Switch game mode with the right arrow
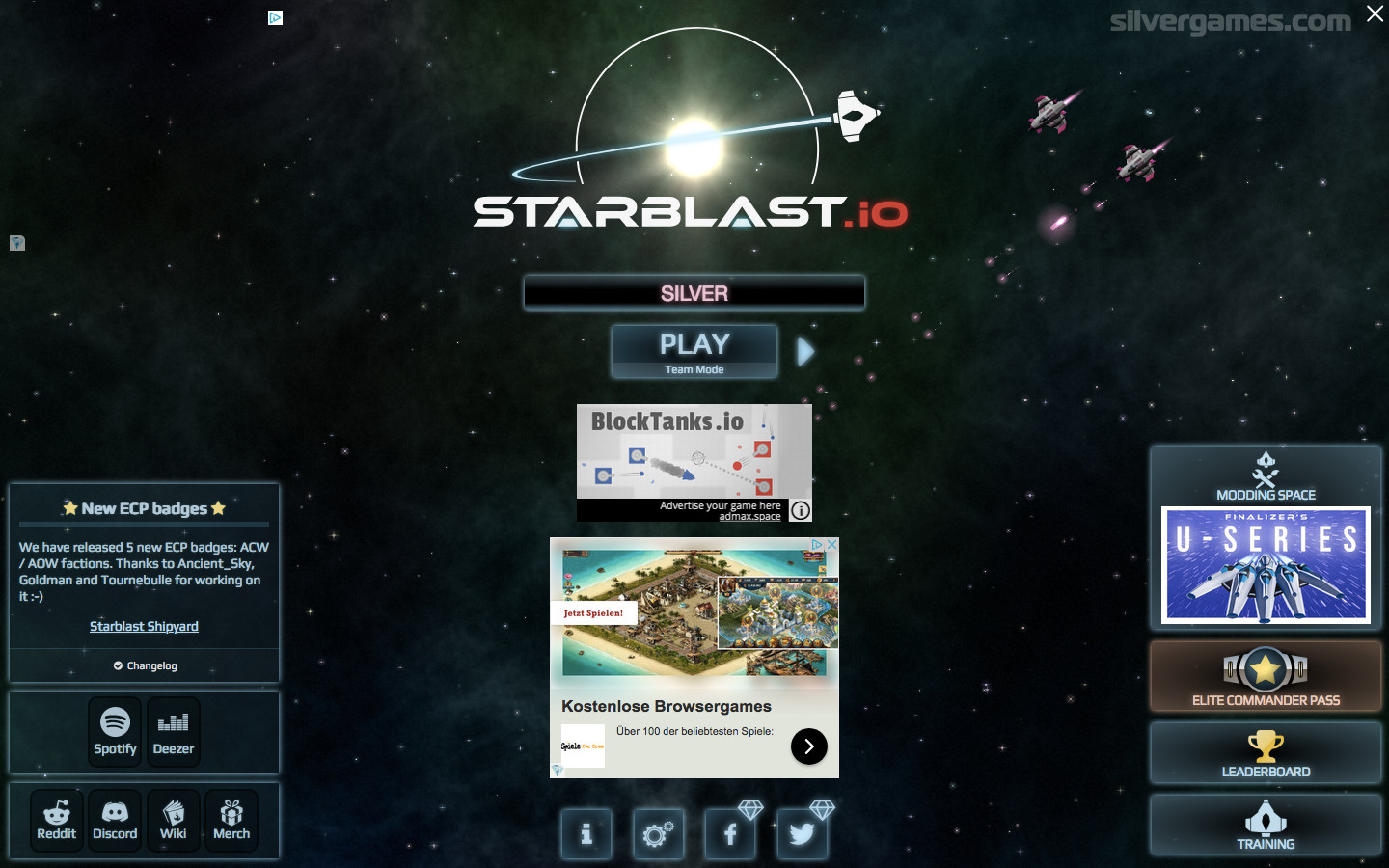1389x868 pixels. 806,352
